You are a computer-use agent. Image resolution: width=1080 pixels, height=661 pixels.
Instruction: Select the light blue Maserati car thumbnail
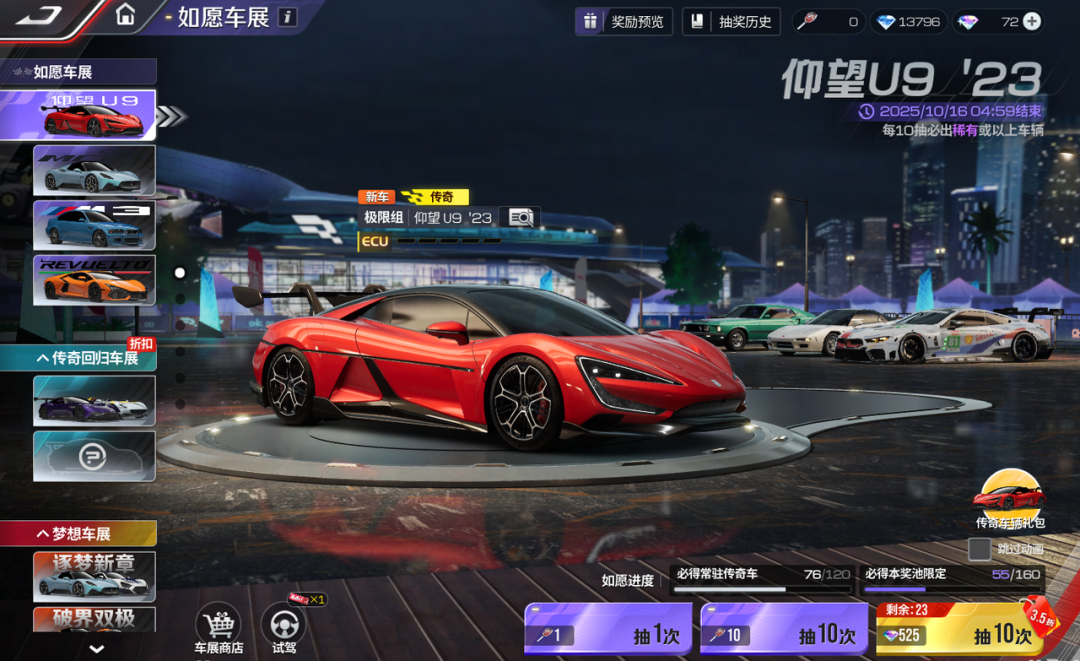coord(95,170)
